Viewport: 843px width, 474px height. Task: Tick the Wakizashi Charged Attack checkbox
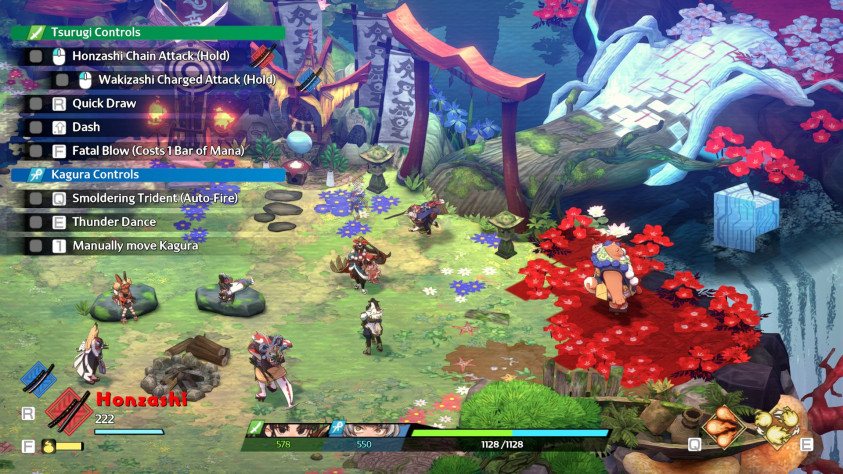[x=62, y=80]
